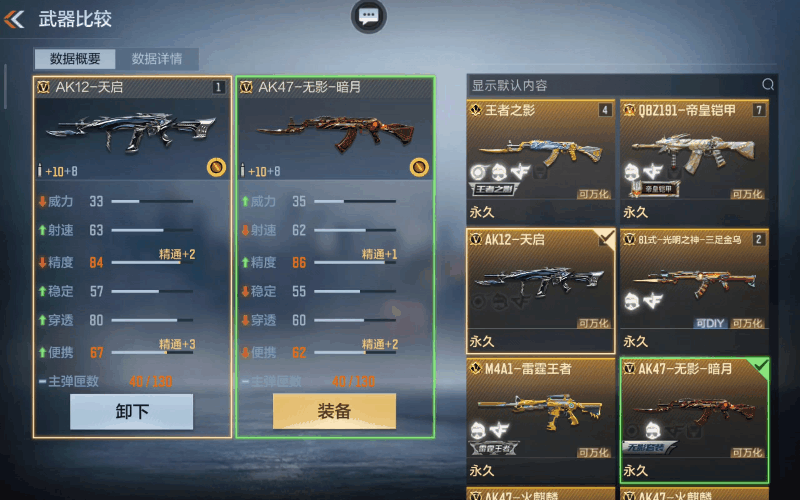Choose the AK12-天启 card in the weapon list
Viewport: 800px width, 500px height.
(541, 290)
